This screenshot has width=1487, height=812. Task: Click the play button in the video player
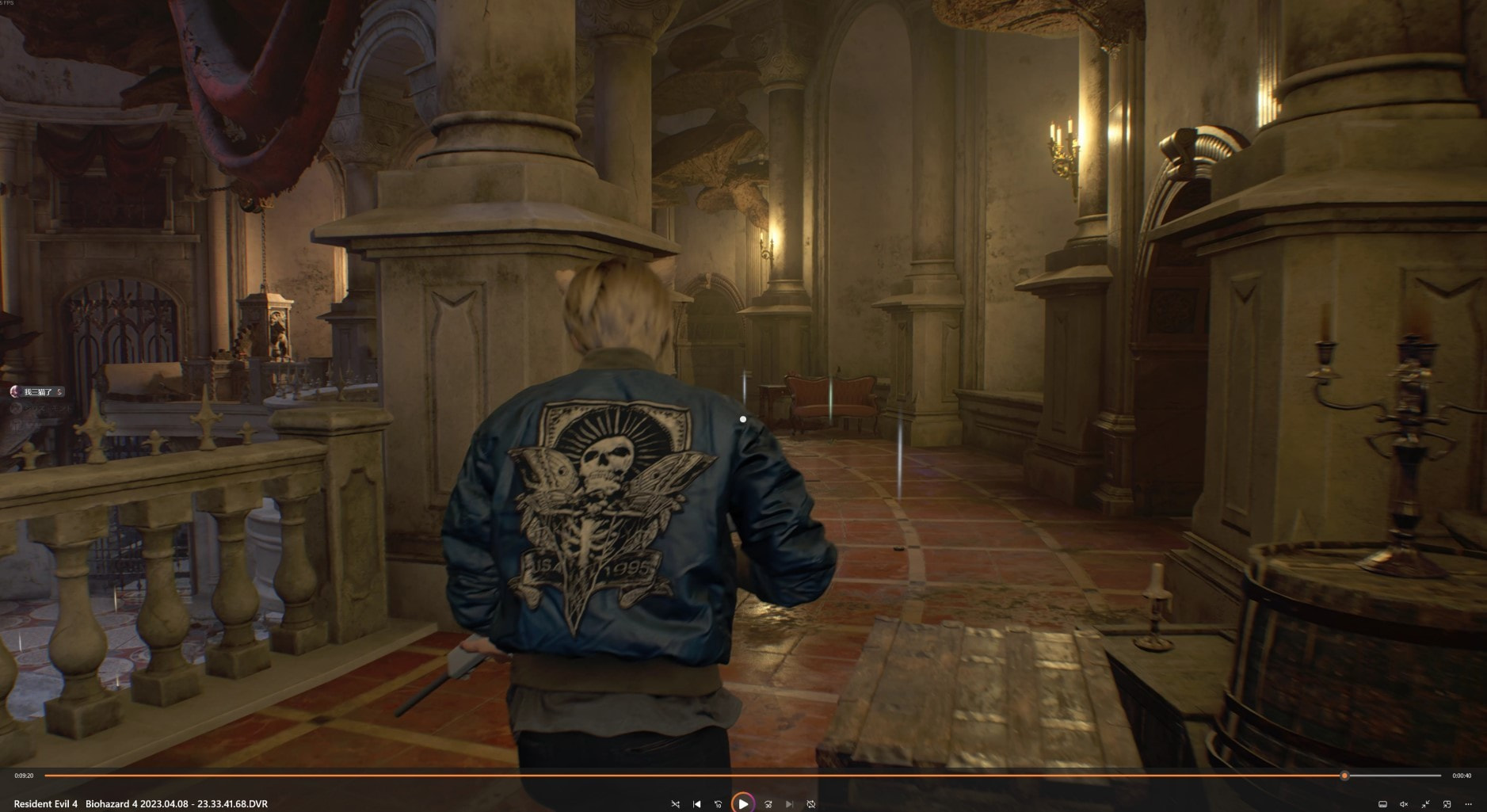point(743,803)
